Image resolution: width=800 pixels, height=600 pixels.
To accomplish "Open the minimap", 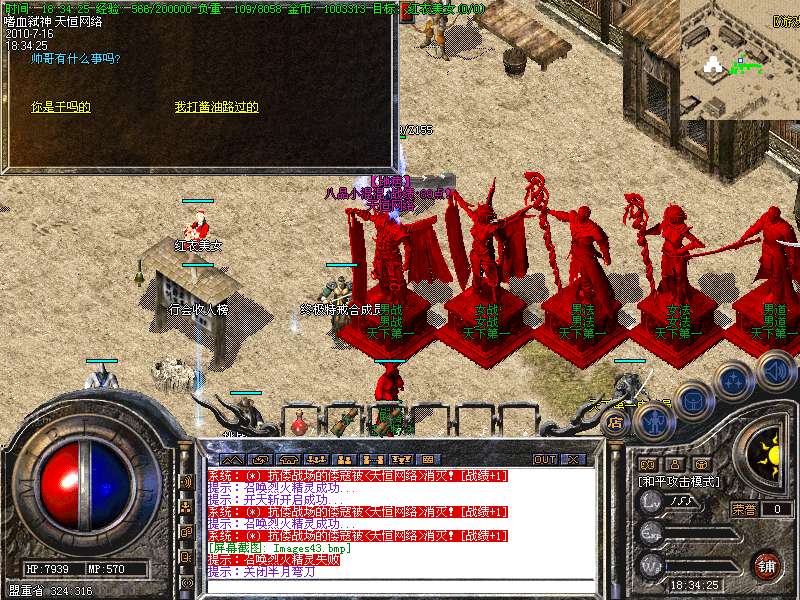I will click(739, 58).
